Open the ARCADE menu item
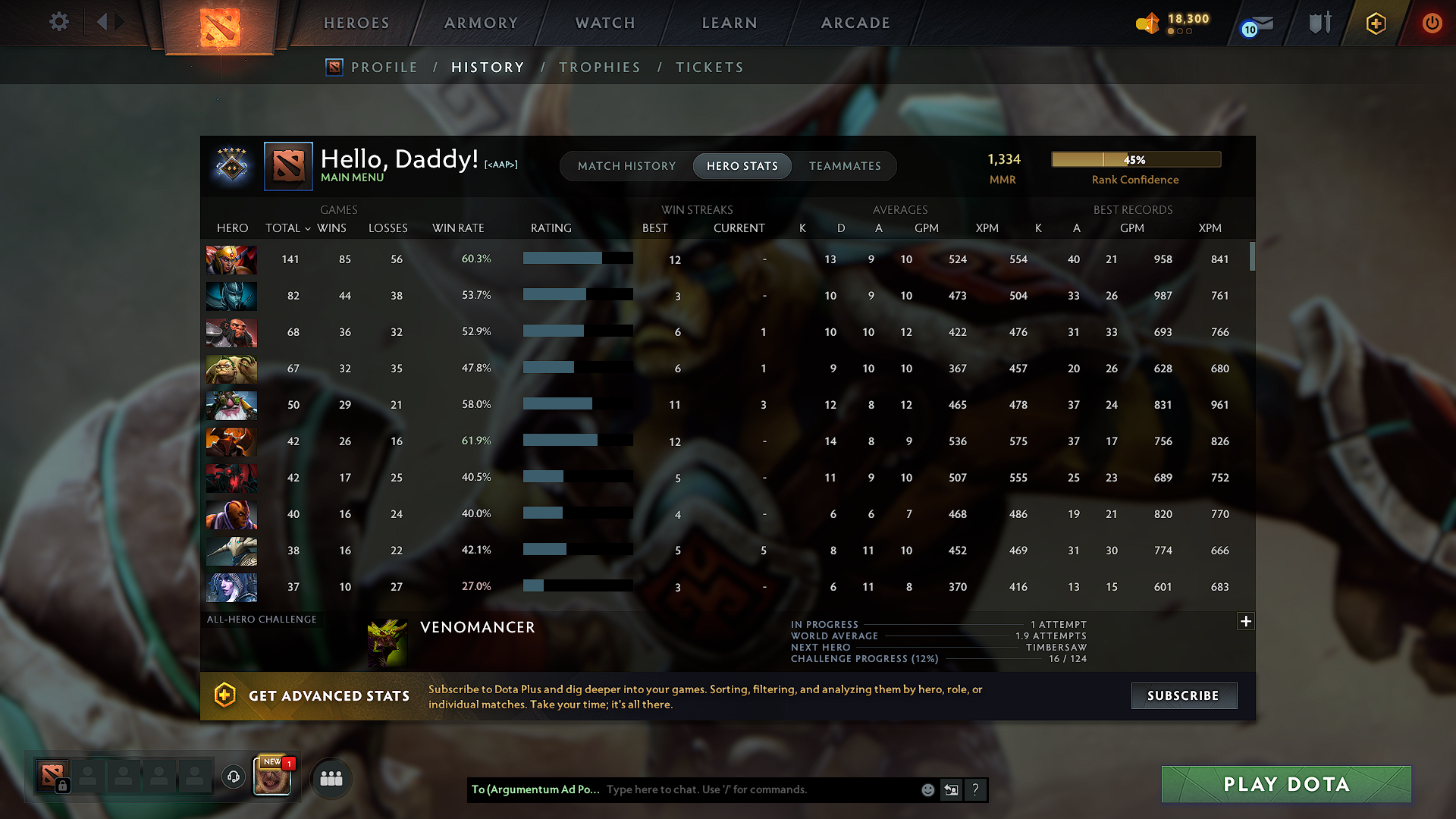 pos(855,23)
